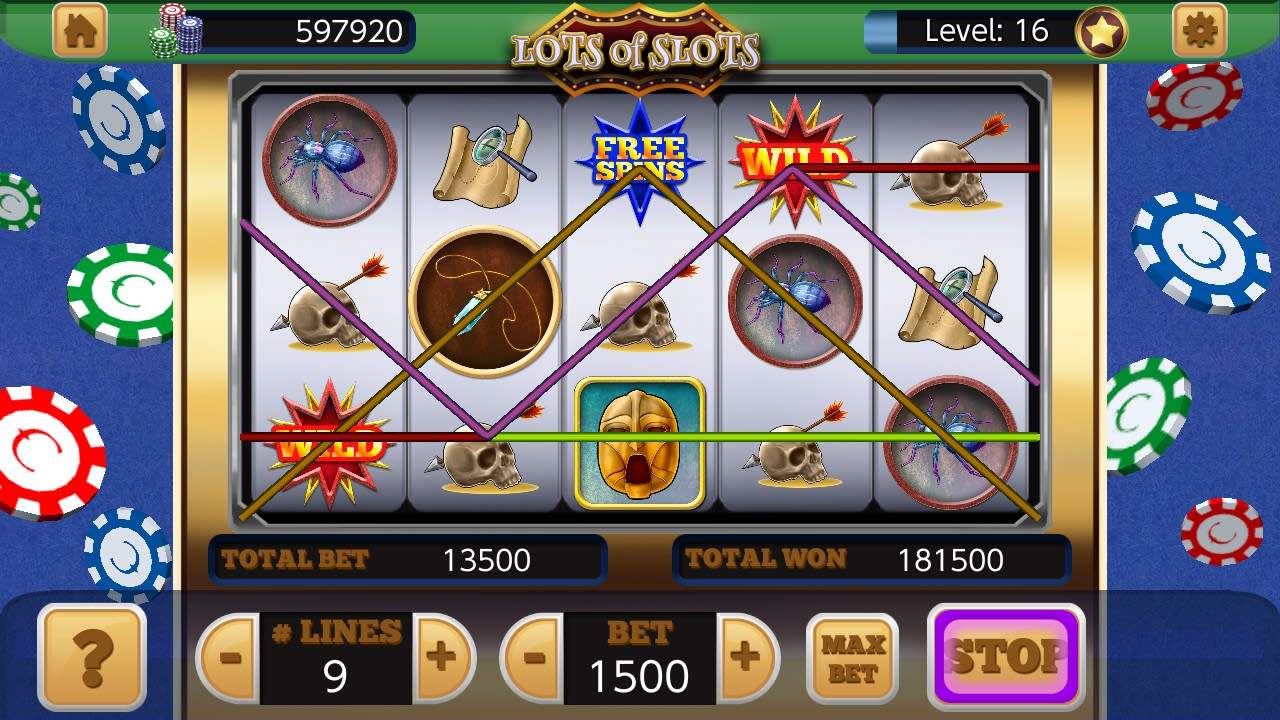
Task: Click the FREE SPINS symbol on reel three
Action: click(x=638, y=160)
